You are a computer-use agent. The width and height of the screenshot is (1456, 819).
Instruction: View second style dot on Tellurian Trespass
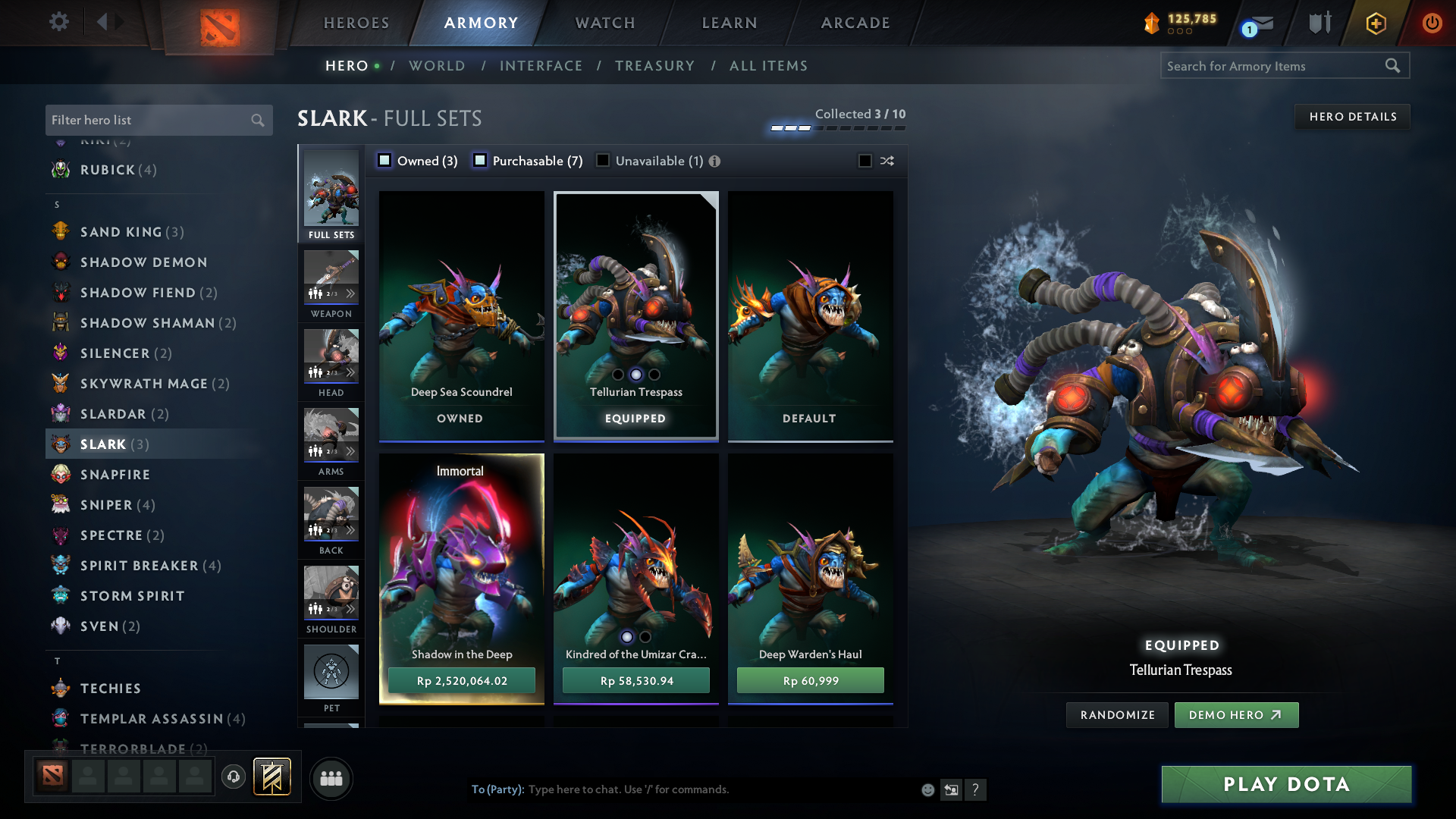(x=635, y=374)
